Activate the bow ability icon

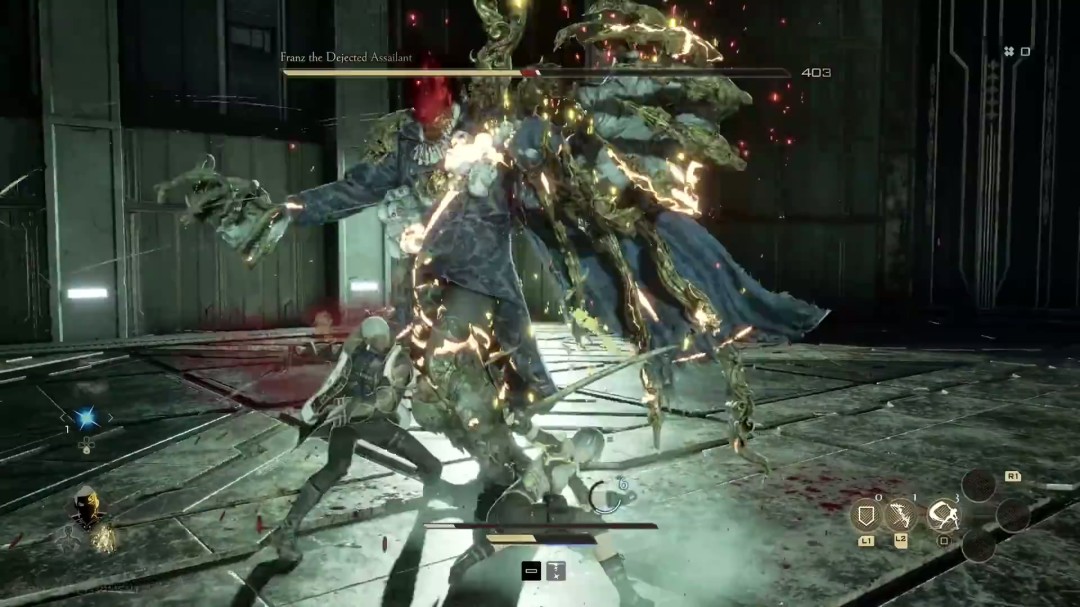[x=901, y=515]
